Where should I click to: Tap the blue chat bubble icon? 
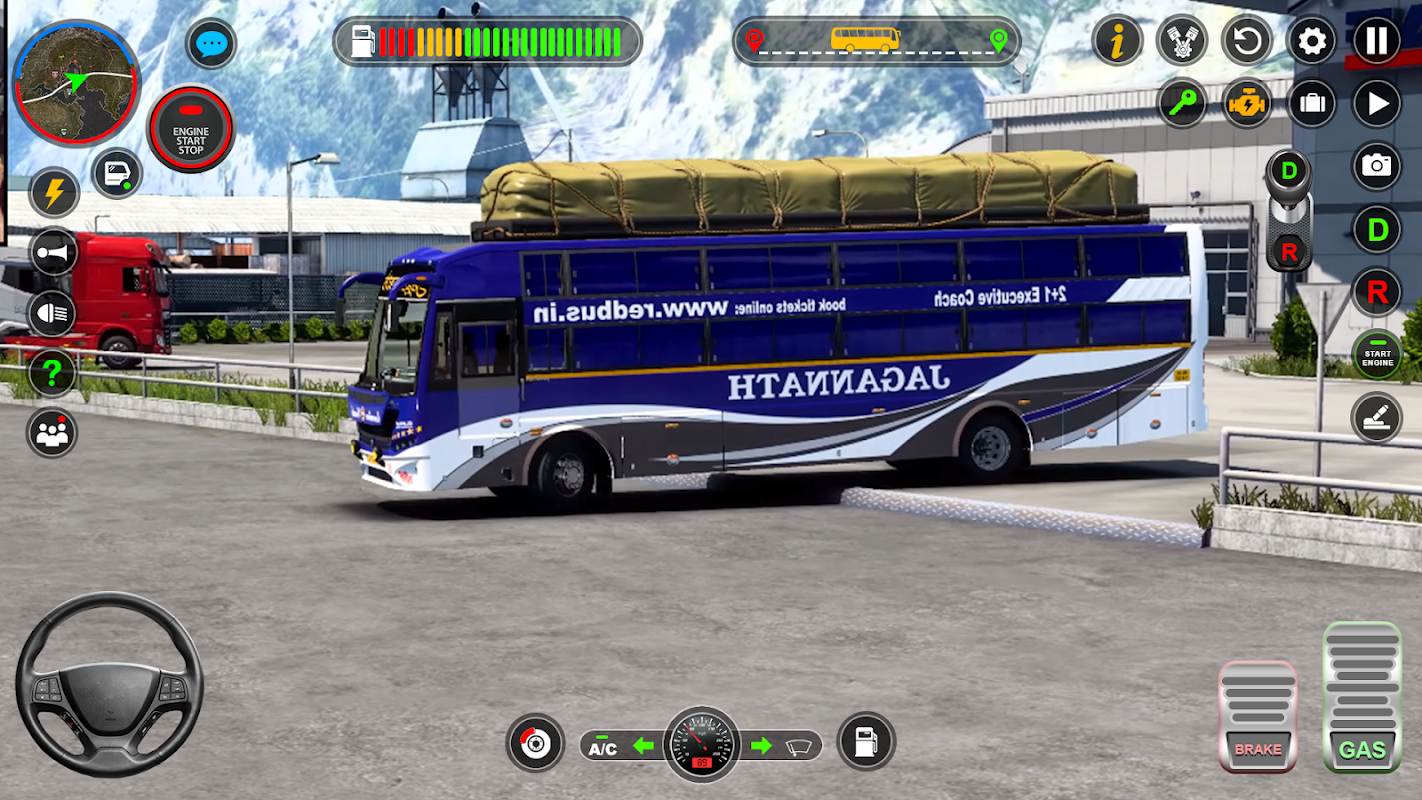(x=211, y=45)
